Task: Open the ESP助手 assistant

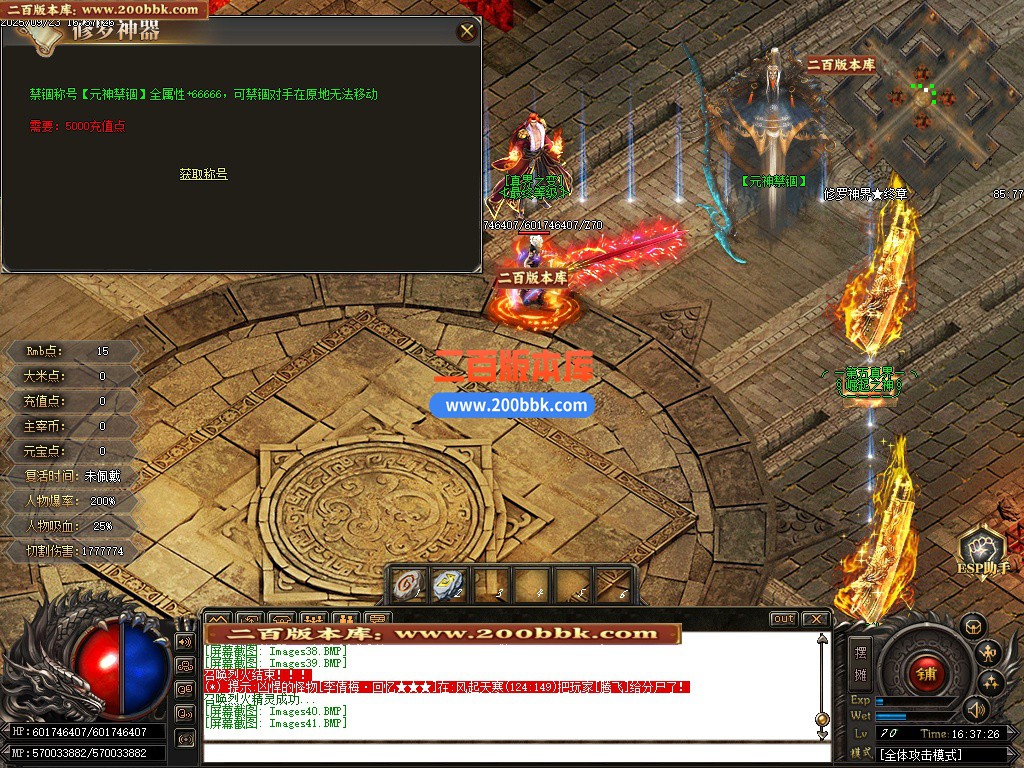Action: click(x=981, y=553)
